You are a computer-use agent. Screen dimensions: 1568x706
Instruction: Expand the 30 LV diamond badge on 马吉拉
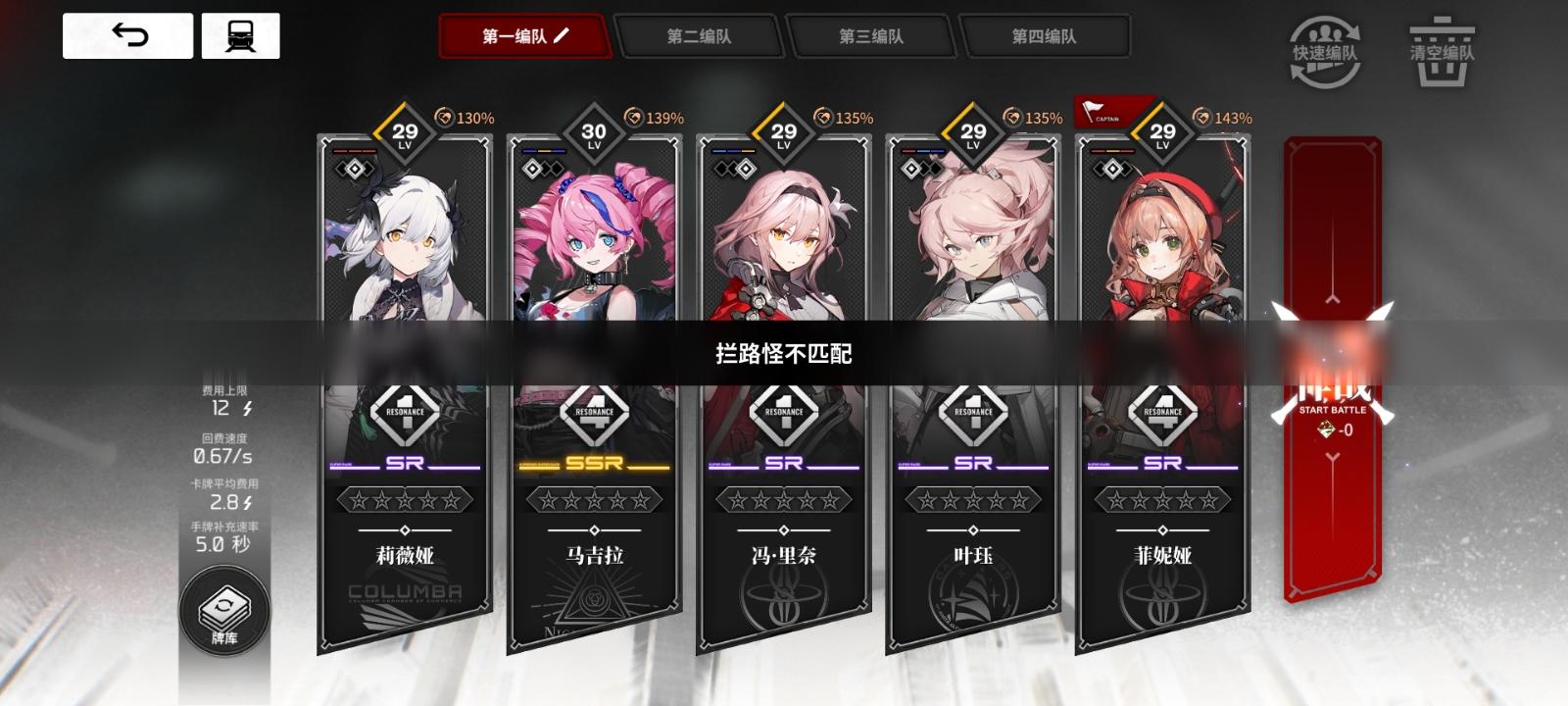click(595, 130)
